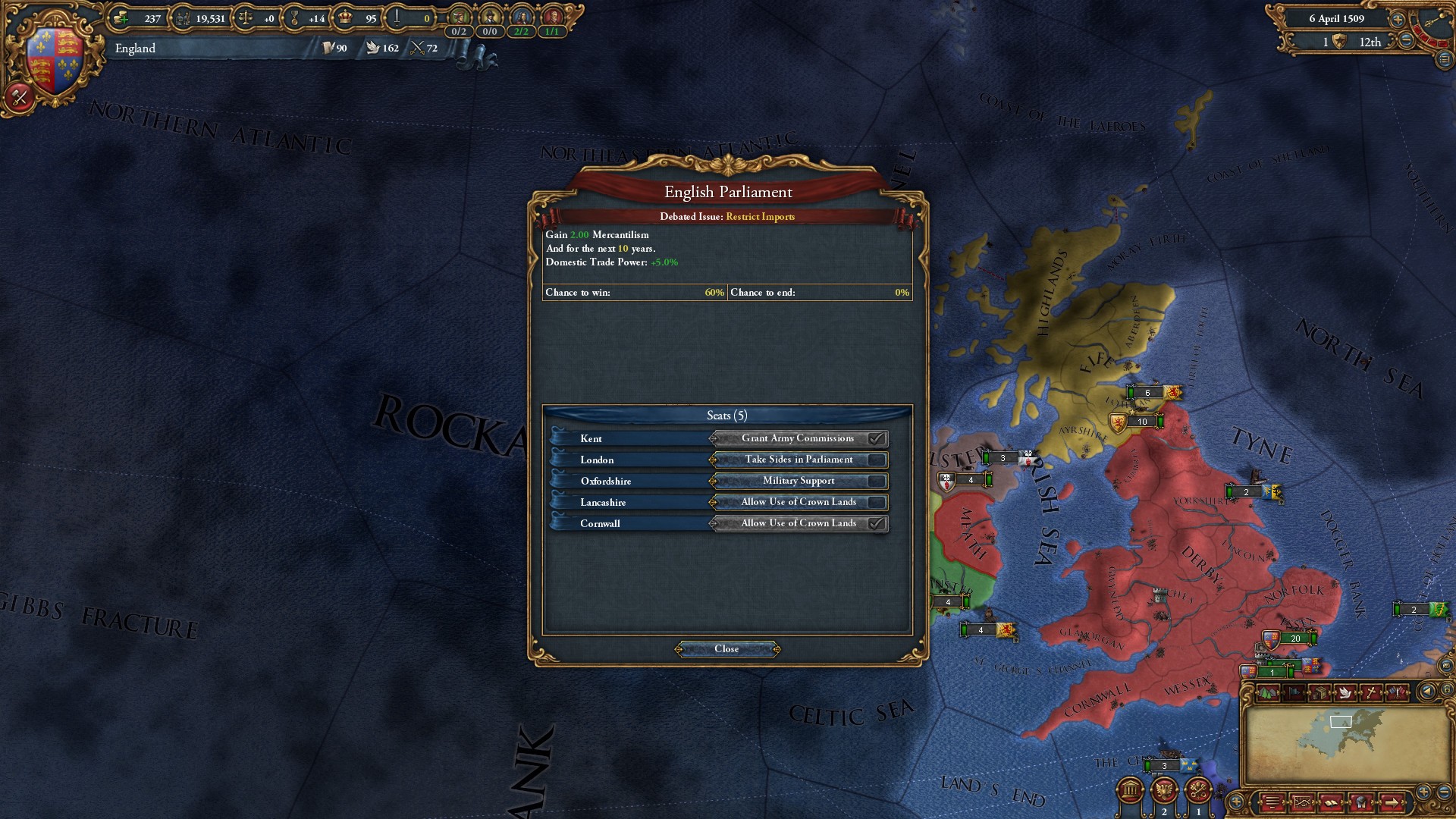Open the parliament building icon panel
Viewport: 1456px width, 819px height.
tap(1131, 790)
